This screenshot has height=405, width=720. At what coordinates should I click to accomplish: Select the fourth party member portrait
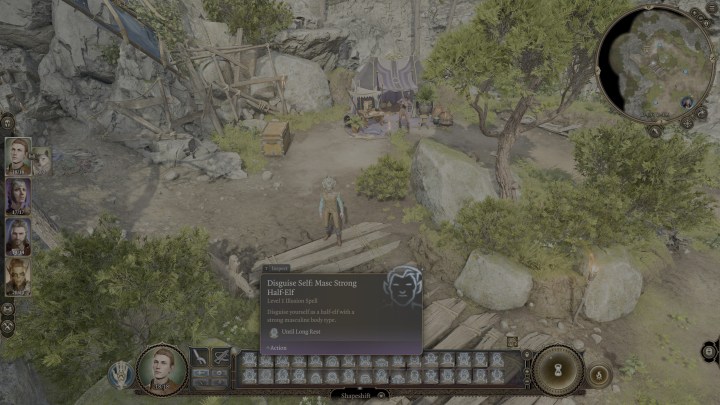(x=17, y=276)
